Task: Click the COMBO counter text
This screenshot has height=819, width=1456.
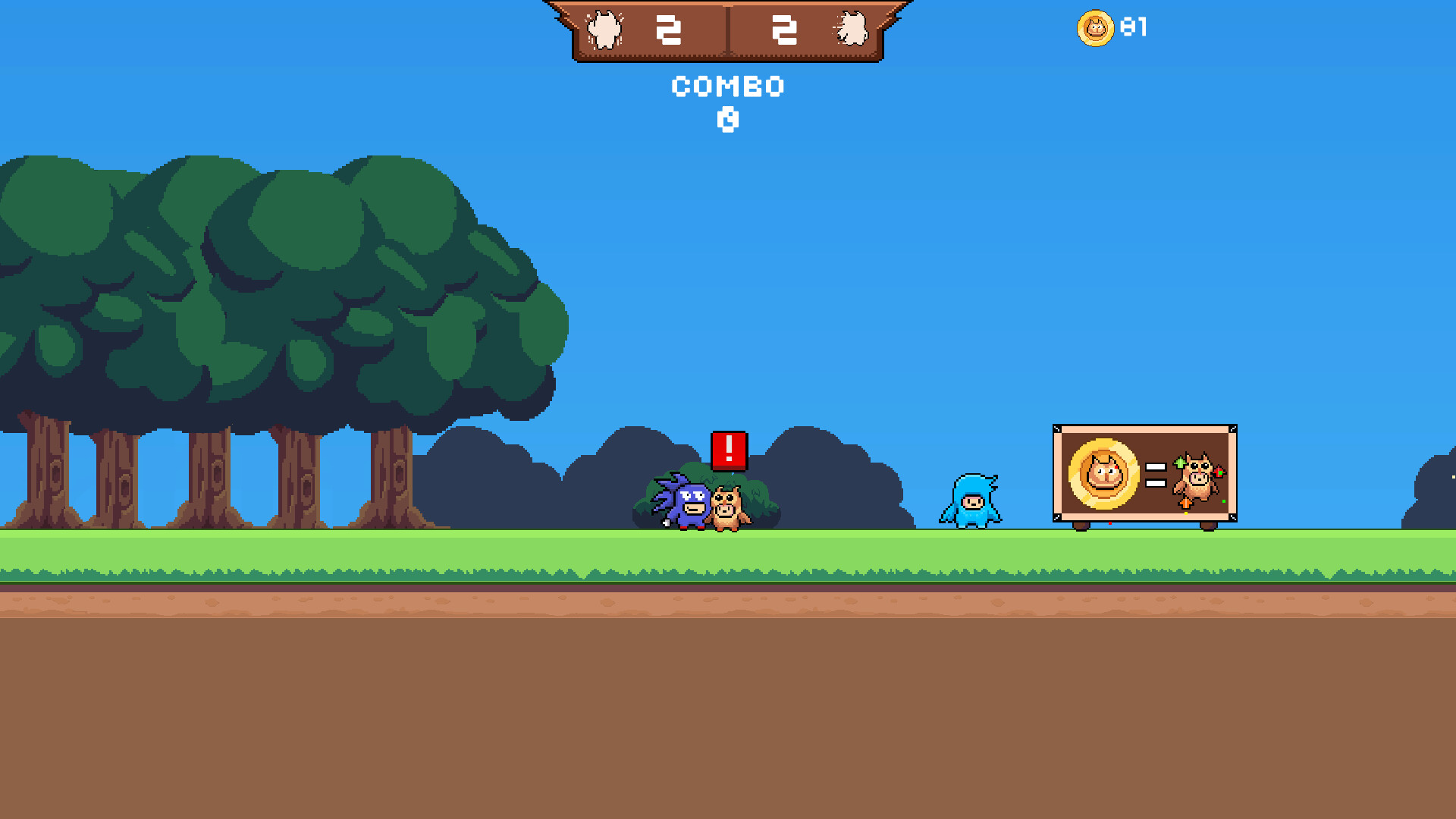Action: pos(727,86)
